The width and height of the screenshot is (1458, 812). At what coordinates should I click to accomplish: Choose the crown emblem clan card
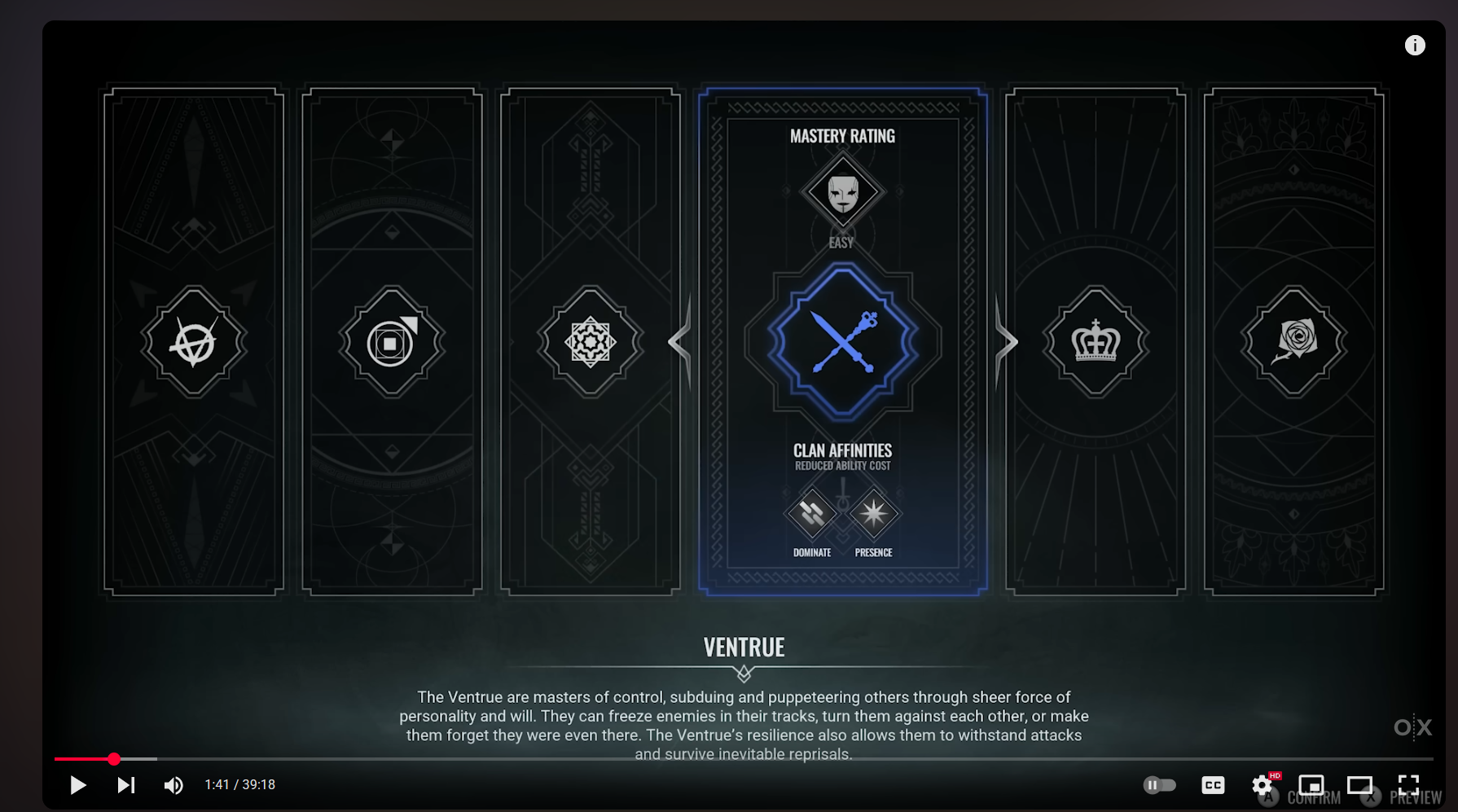(x=1096, y=342)
